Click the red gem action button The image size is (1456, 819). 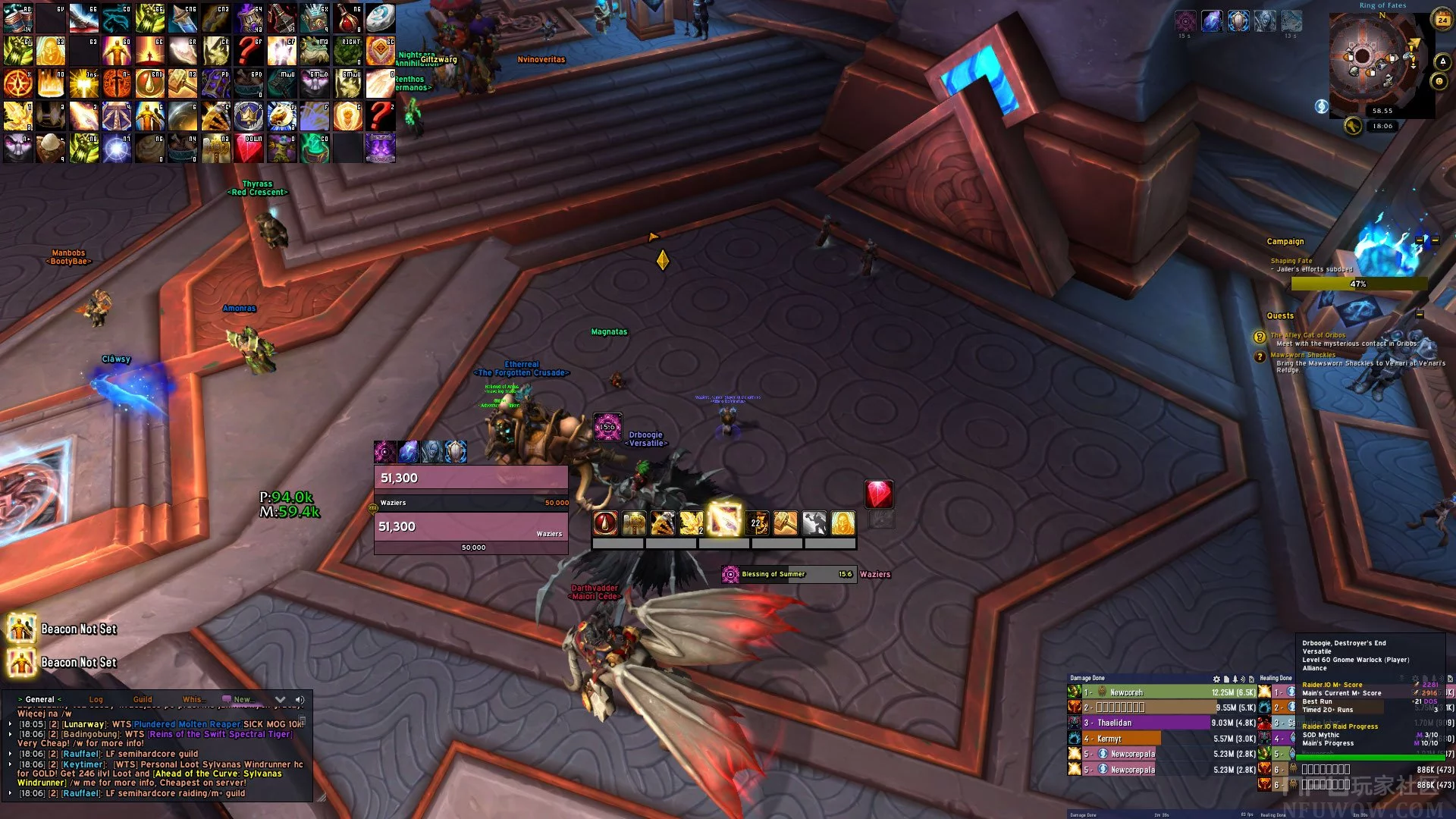pyautogui.click(x=879, y=494)
